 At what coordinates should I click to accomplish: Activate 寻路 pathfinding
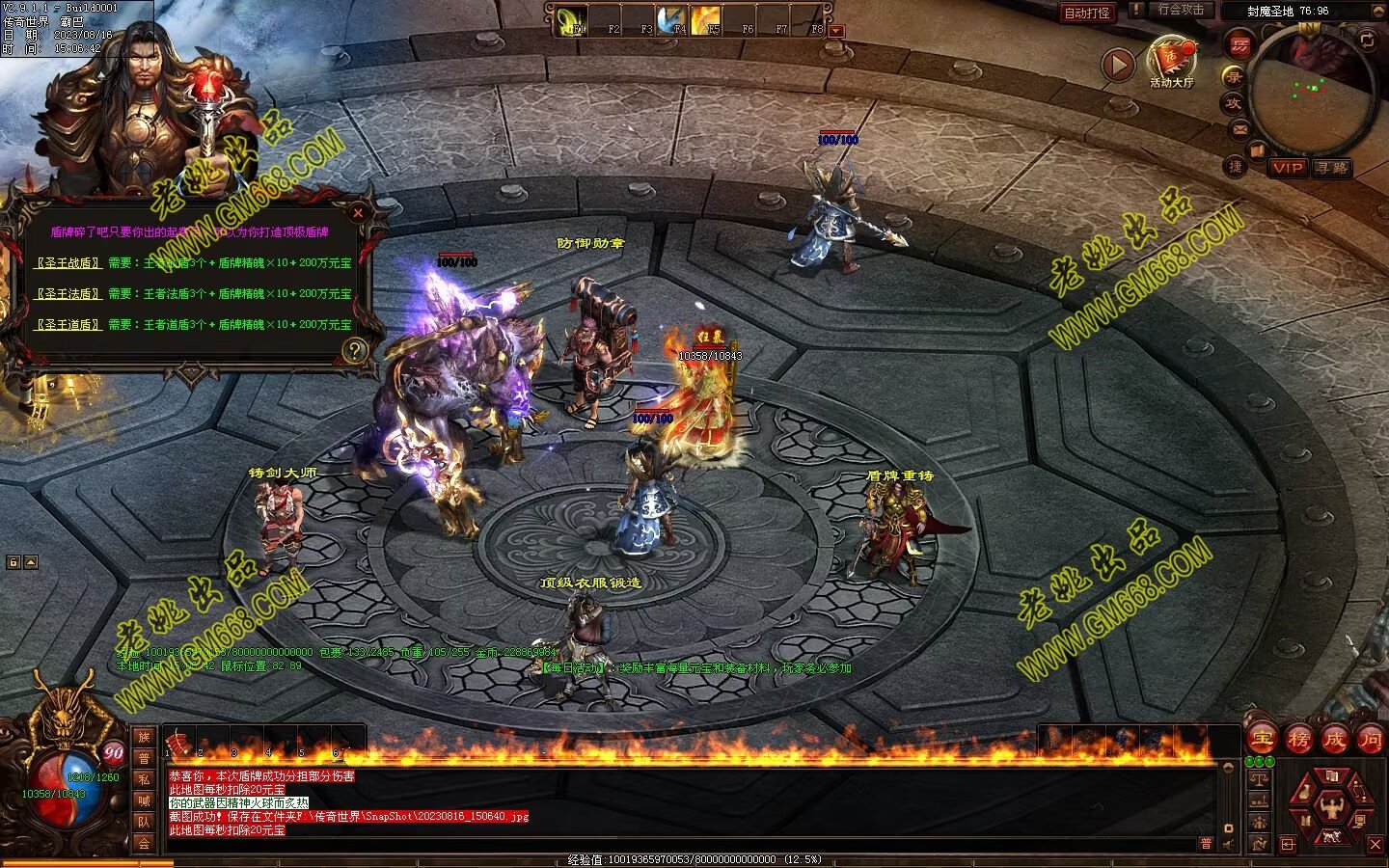1331,168
